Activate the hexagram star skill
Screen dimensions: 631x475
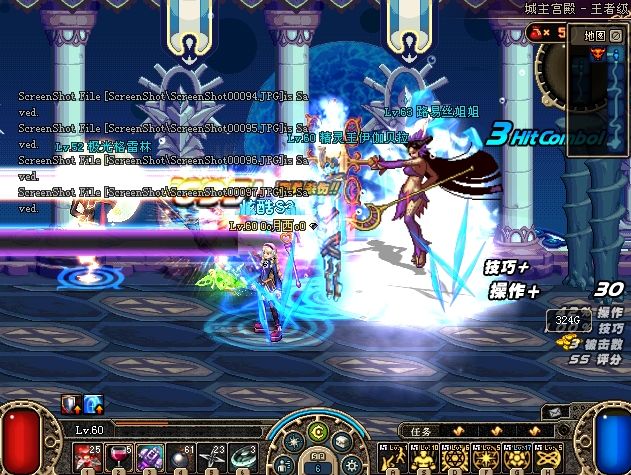point(450,456)
